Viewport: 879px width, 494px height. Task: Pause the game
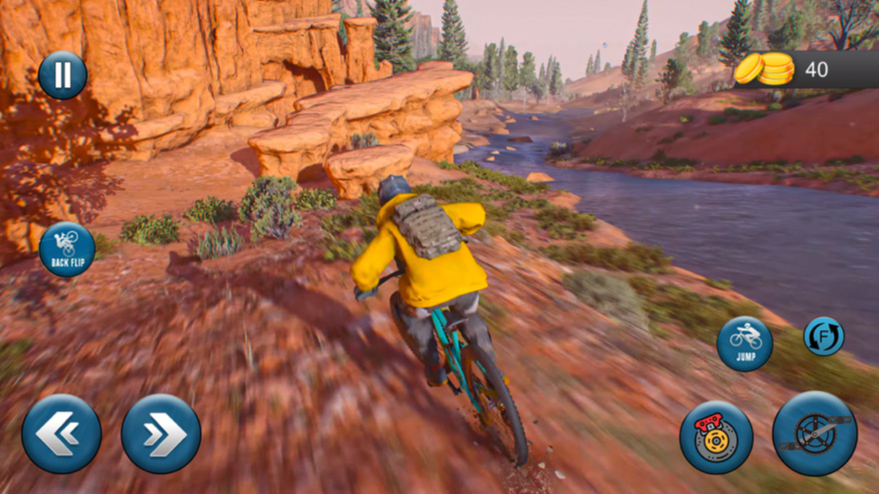(63, 75)
